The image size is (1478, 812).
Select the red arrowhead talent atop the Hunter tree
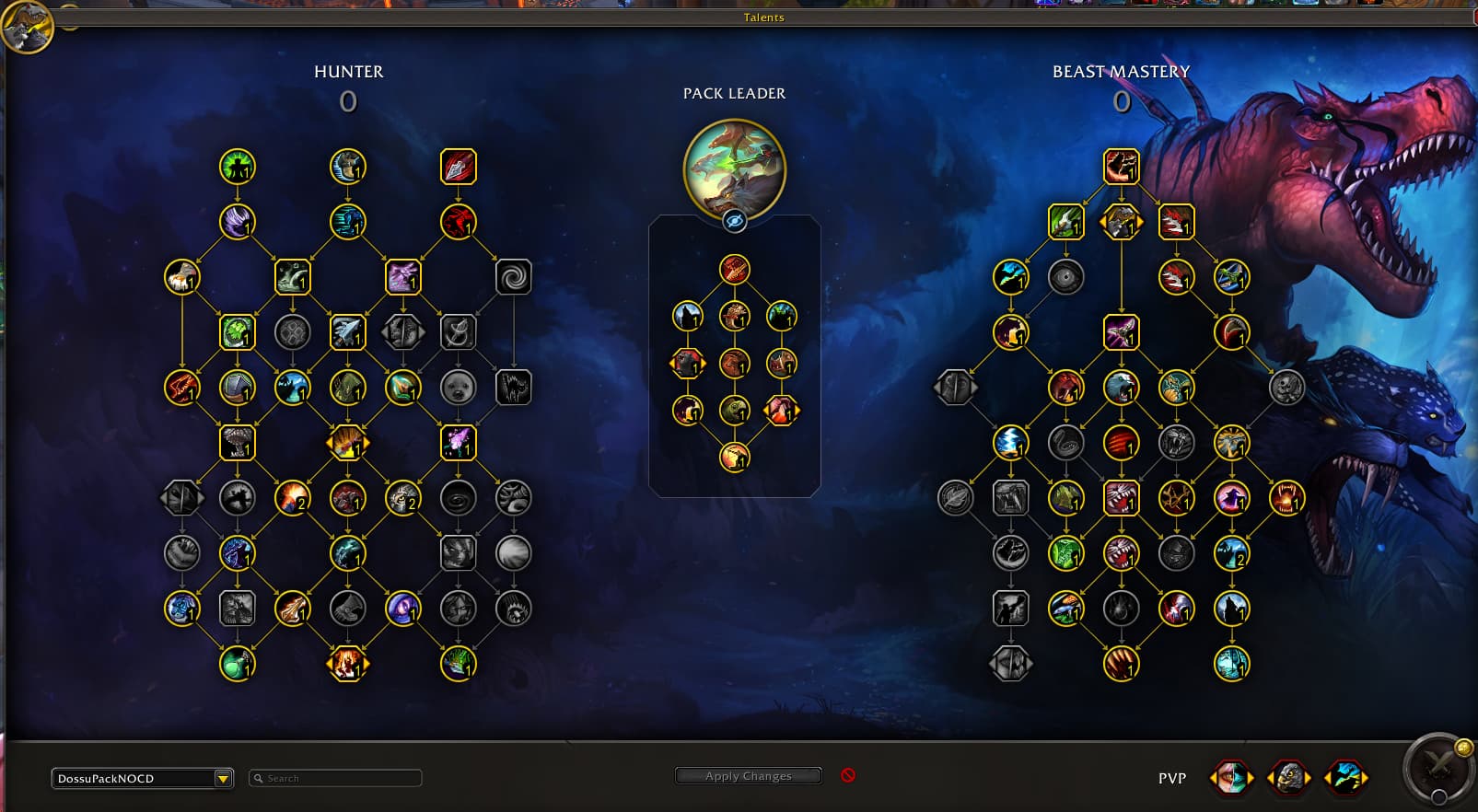(x=458, y=167)
